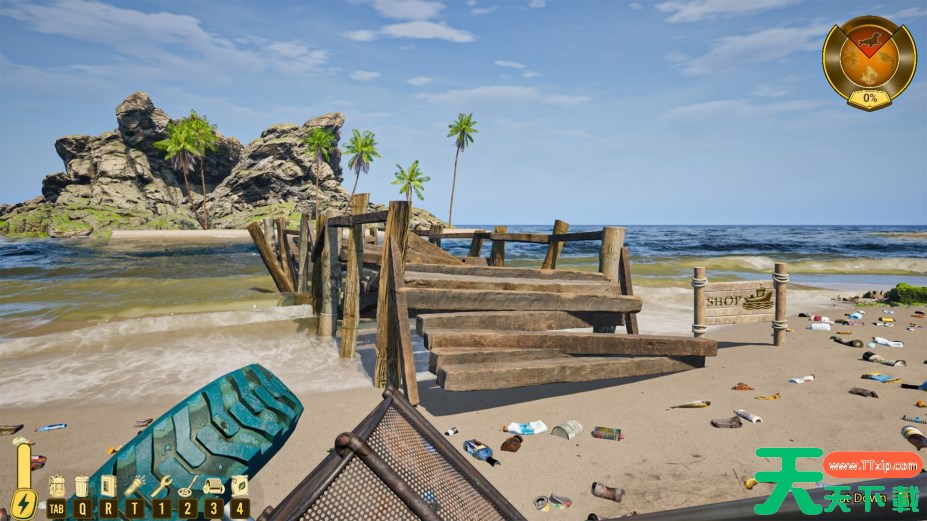Click the seal cleanup progress emblem
Screen dimensions: 927x521
868,60
